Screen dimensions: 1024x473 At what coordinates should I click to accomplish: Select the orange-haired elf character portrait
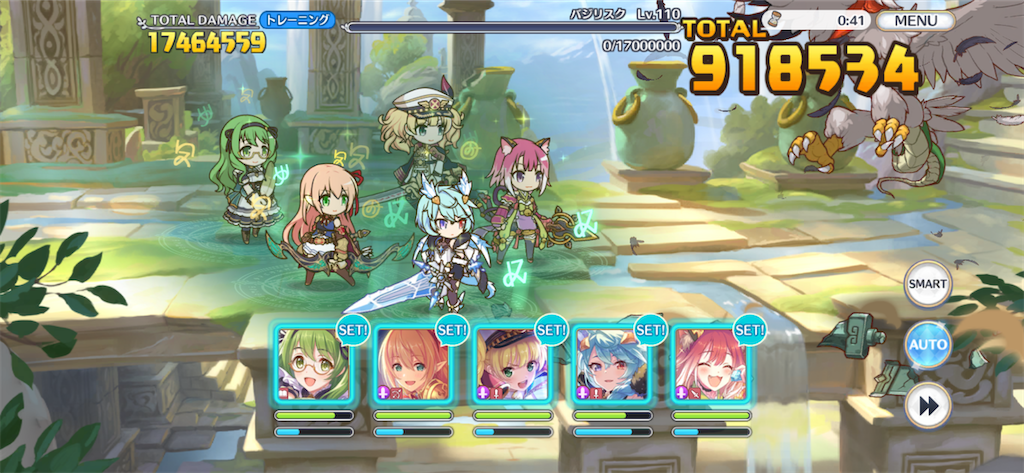pyautogui.click(x=413, y=364)
